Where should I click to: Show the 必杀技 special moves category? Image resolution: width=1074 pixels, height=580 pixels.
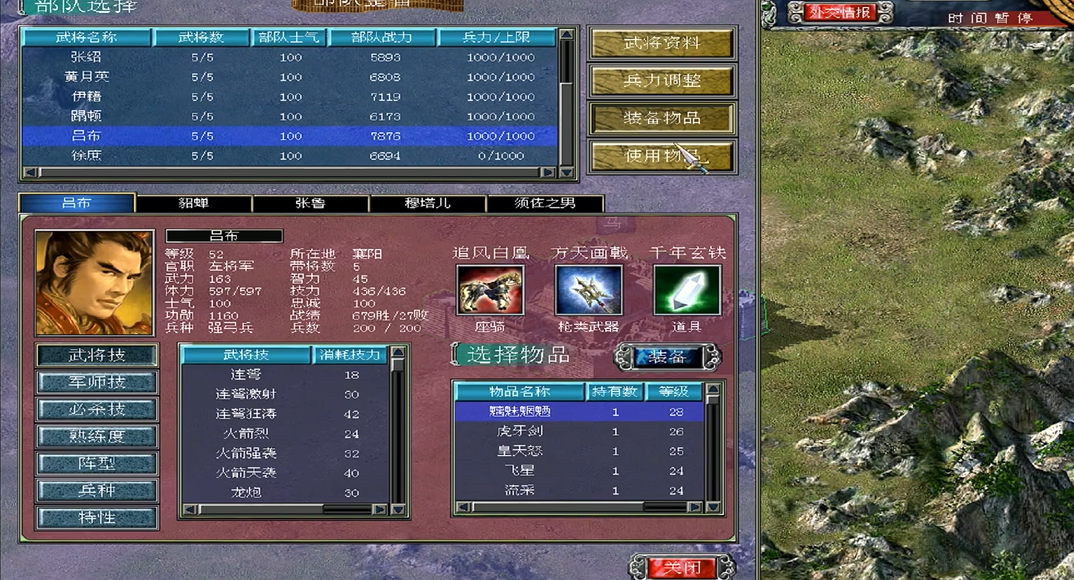97,409
